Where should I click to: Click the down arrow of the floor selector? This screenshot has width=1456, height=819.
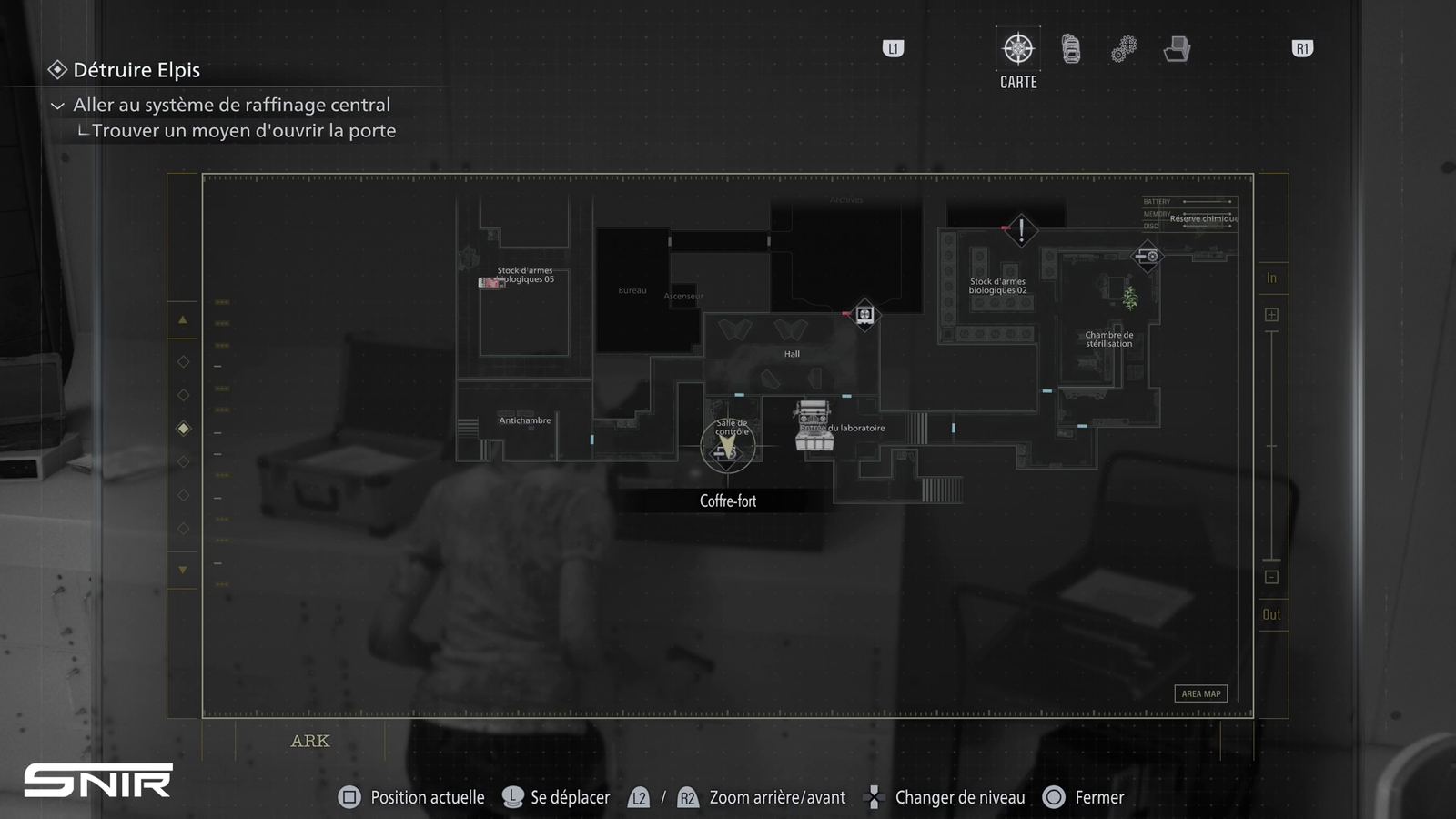183,570
